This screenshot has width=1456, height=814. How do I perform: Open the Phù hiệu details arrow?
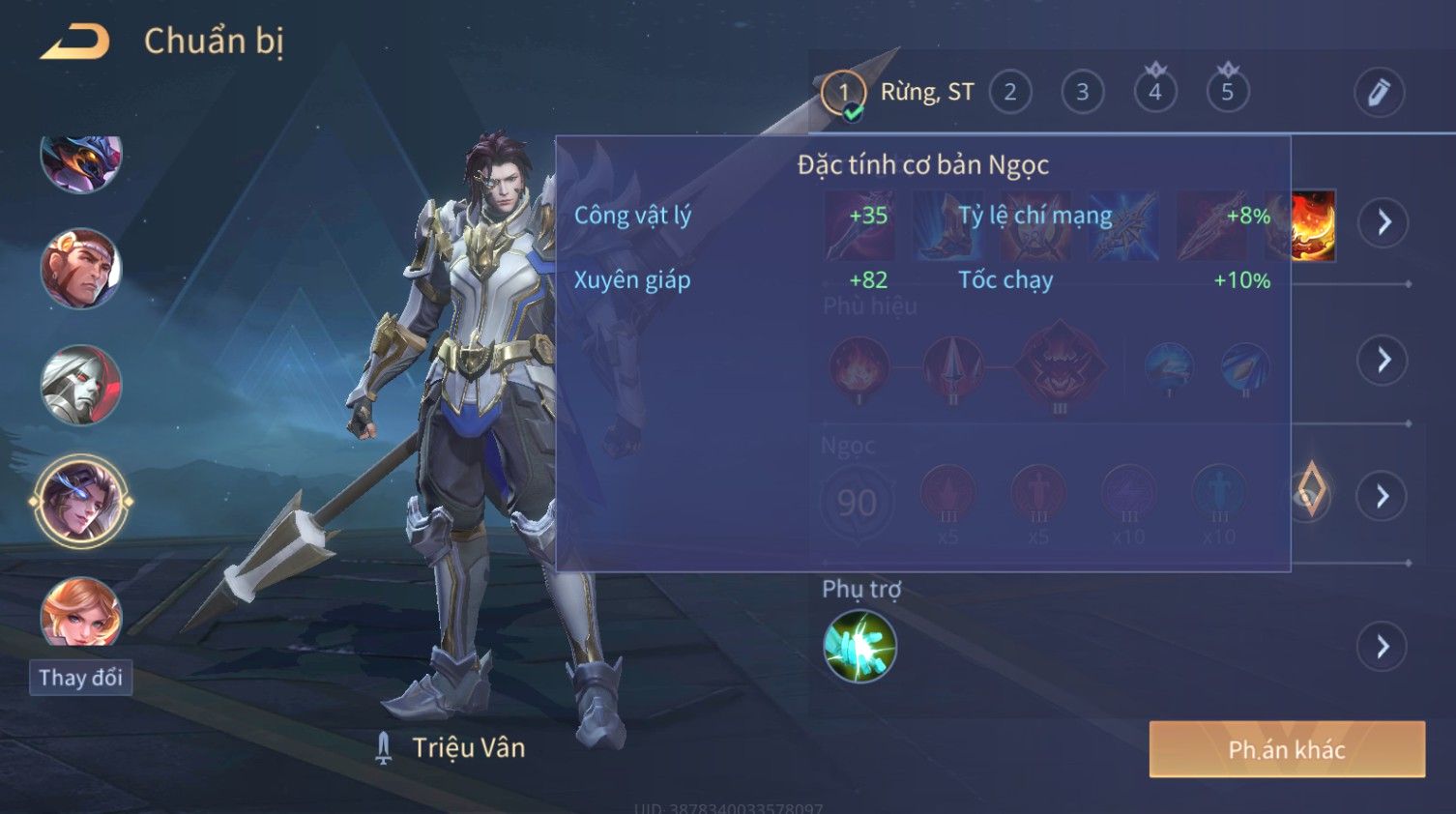click(1383, 360)
